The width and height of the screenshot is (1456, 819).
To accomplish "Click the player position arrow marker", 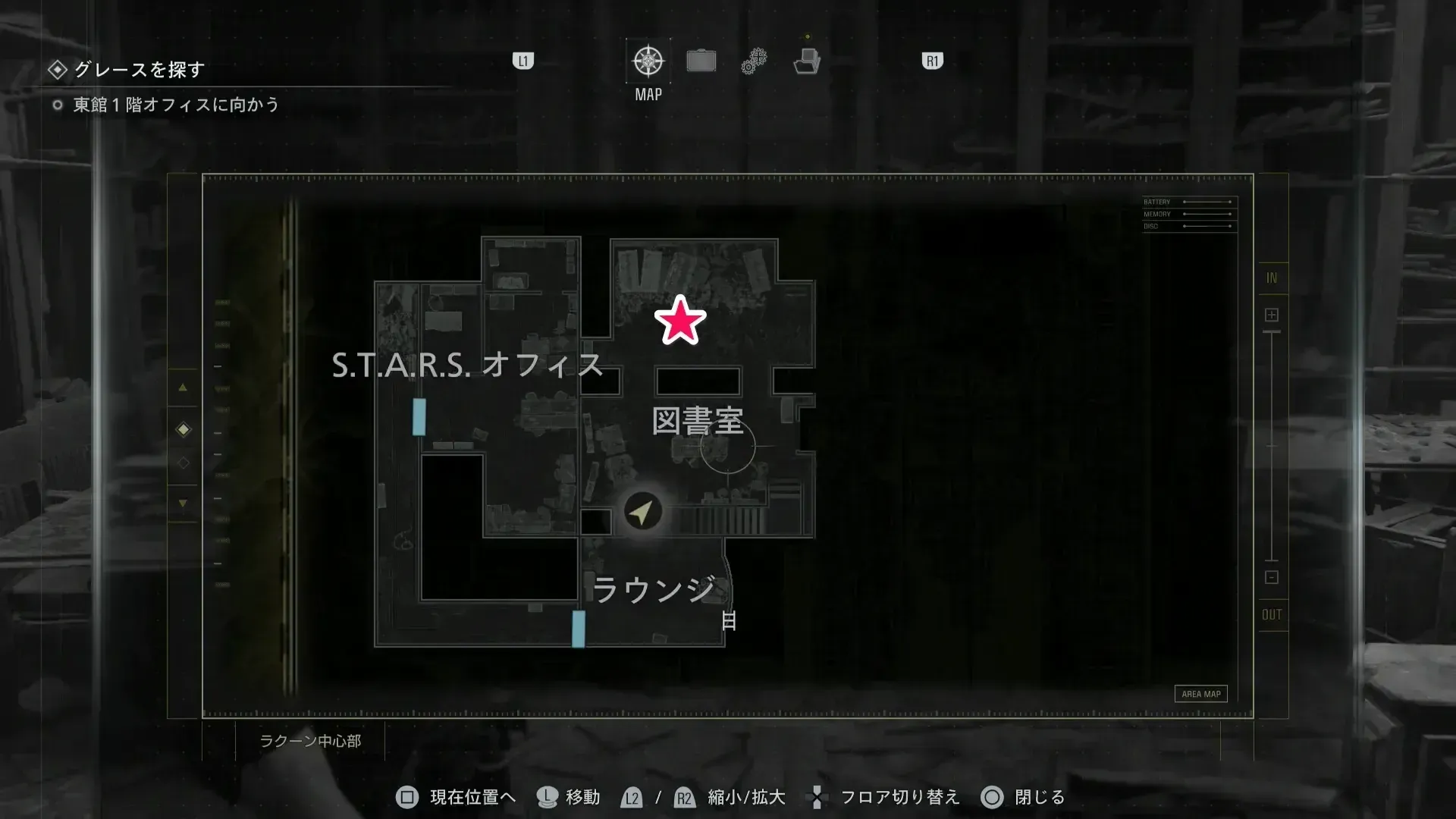I will (641, 510).
